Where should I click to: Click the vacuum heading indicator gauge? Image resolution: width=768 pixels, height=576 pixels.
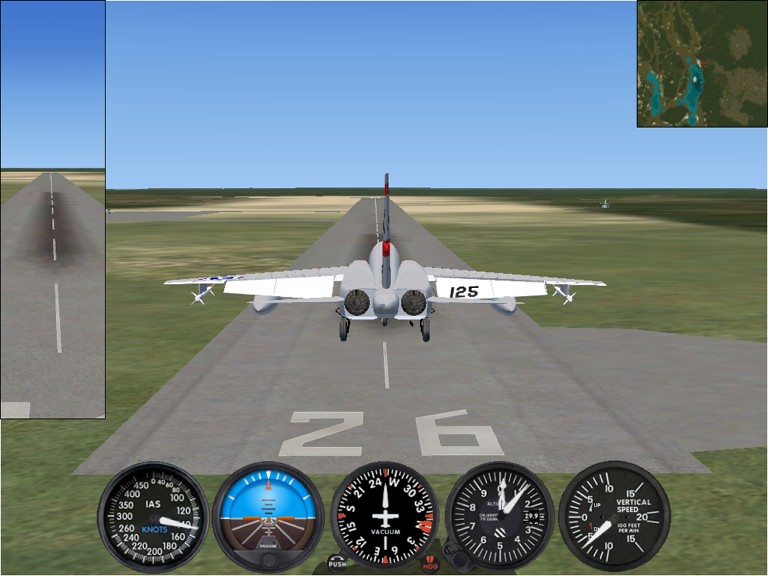click(384, 516)
